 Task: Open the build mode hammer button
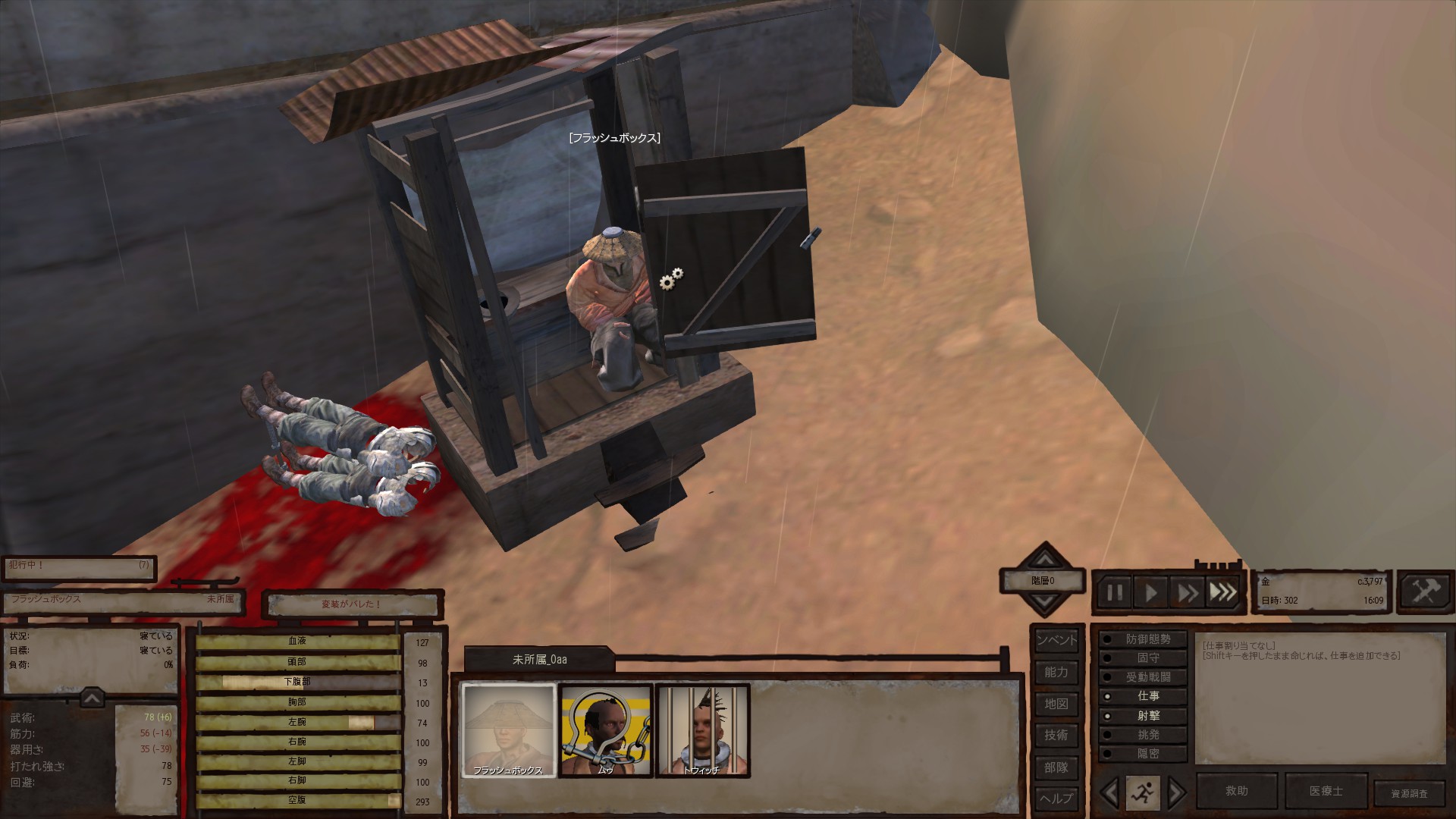[x=1425, y=591]
